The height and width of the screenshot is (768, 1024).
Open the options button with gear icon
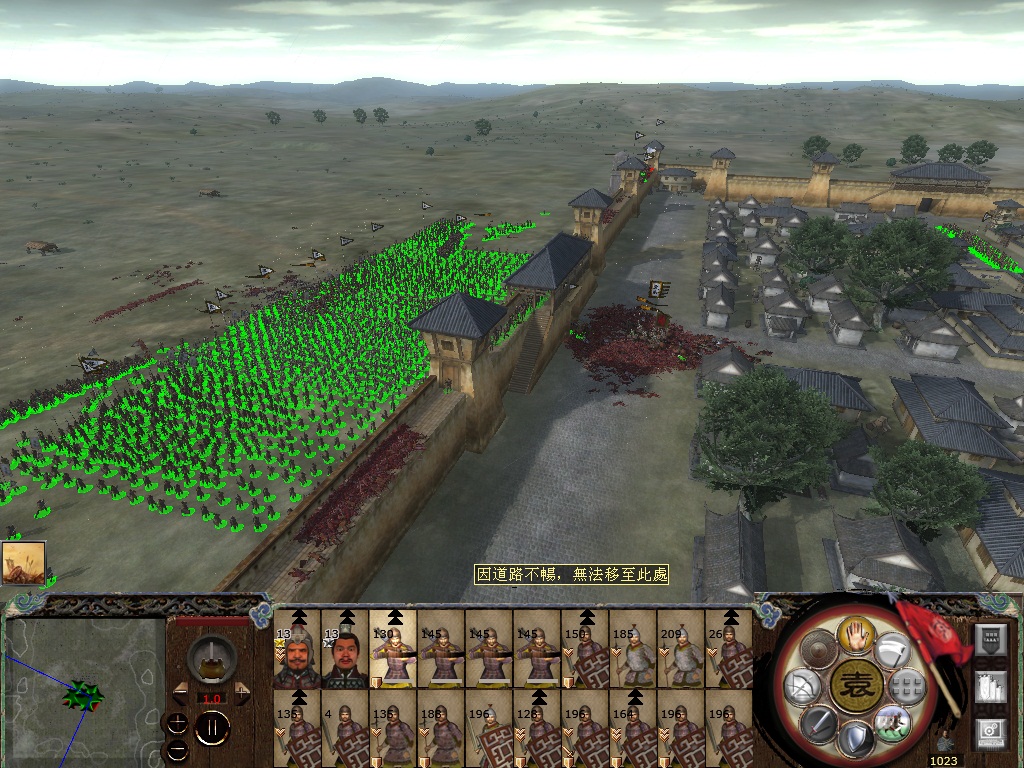point(990,732)
